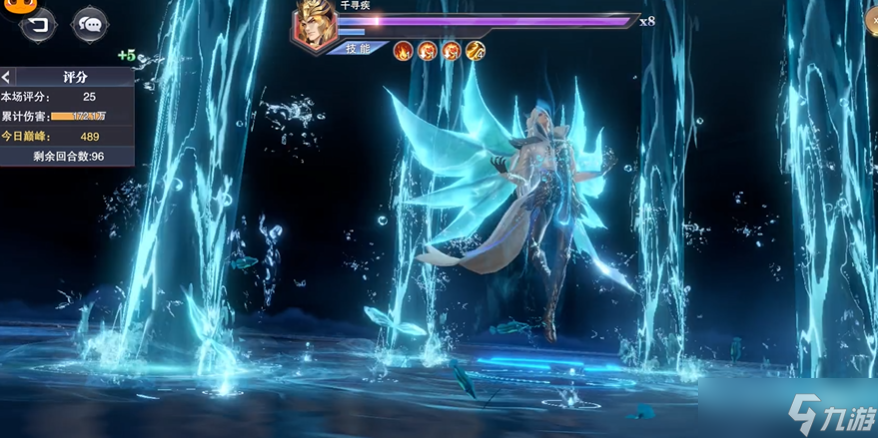878x438 pixels.
Task: Select the 千寻疾 boss portrait
Action: (x=314, y=27)
